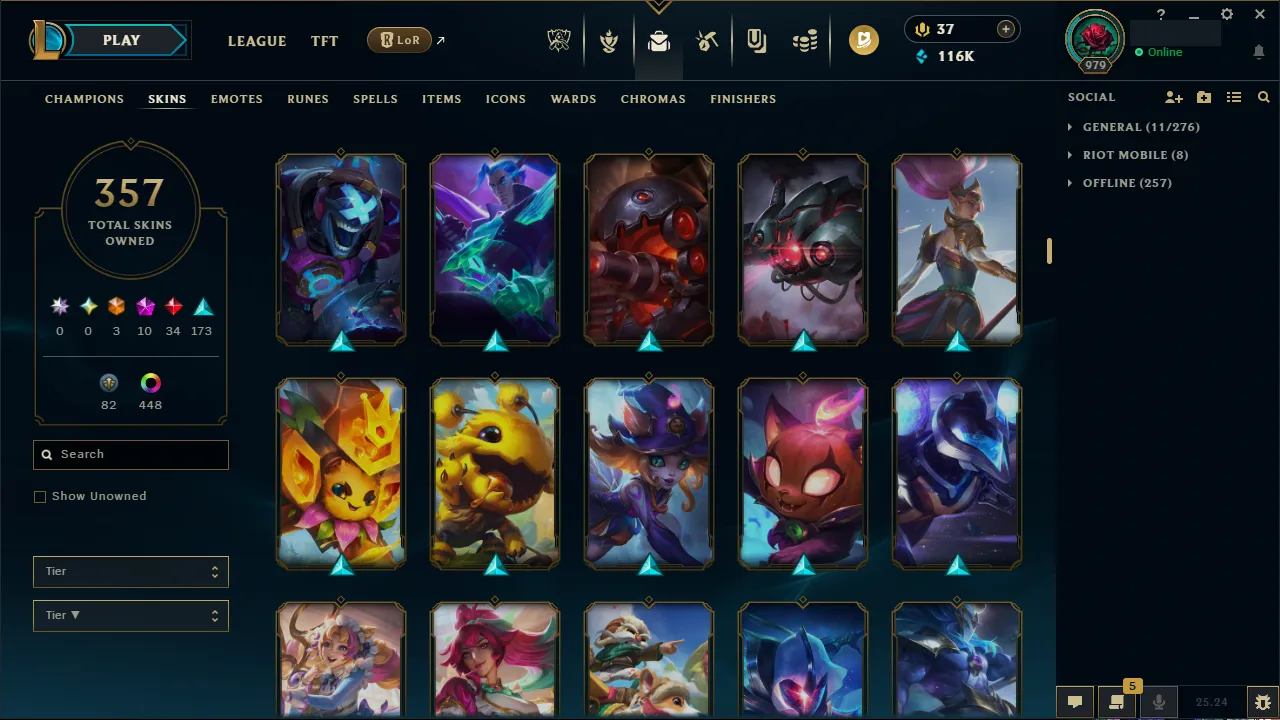The height and width of the screenshot is (720, 1280).
Task: Click the PLAY button
Action: tap(121, 40)
